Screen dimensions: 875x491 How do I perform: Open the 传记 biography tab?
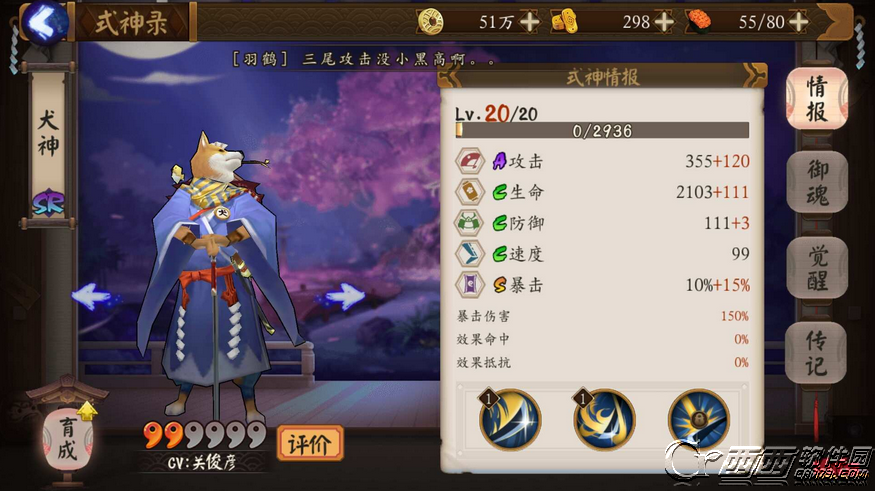click(817, 352)
